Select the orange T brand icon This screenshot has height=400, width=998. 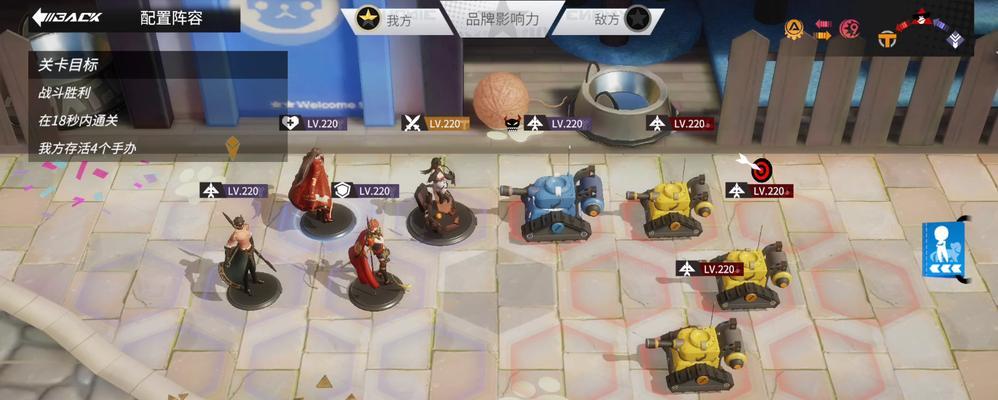click(886, 39)
